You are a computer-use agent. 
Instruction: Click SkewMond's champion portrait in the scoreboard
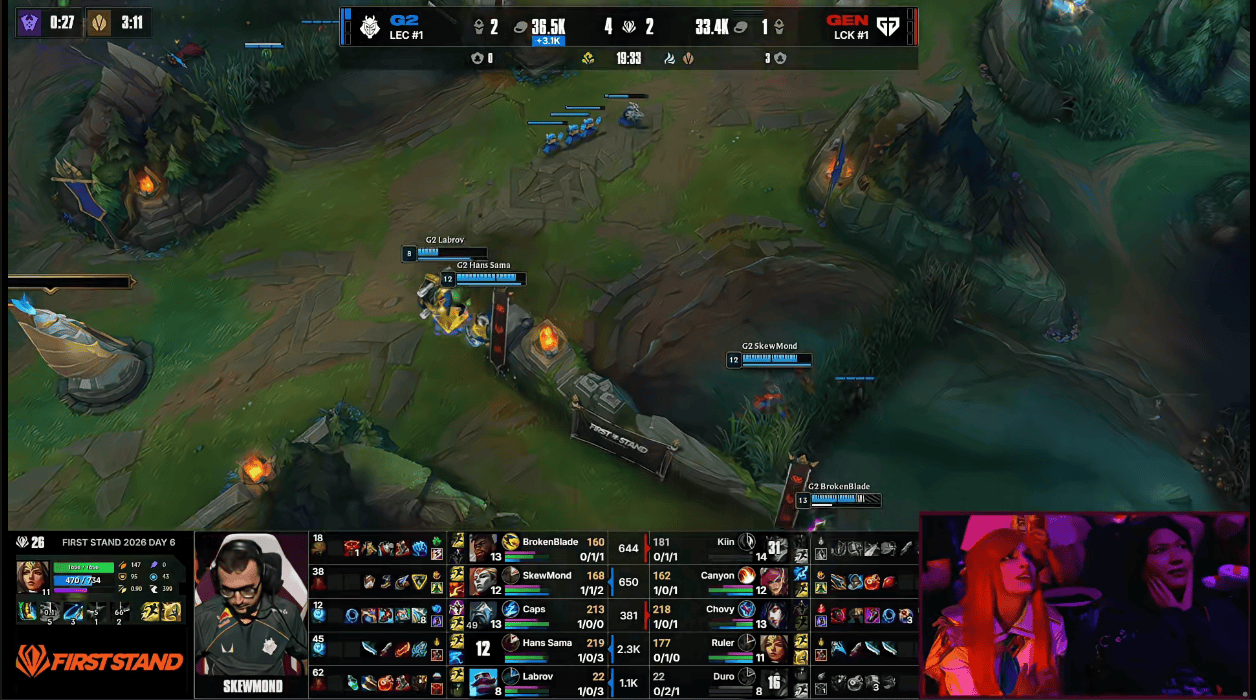click(483, 581)
